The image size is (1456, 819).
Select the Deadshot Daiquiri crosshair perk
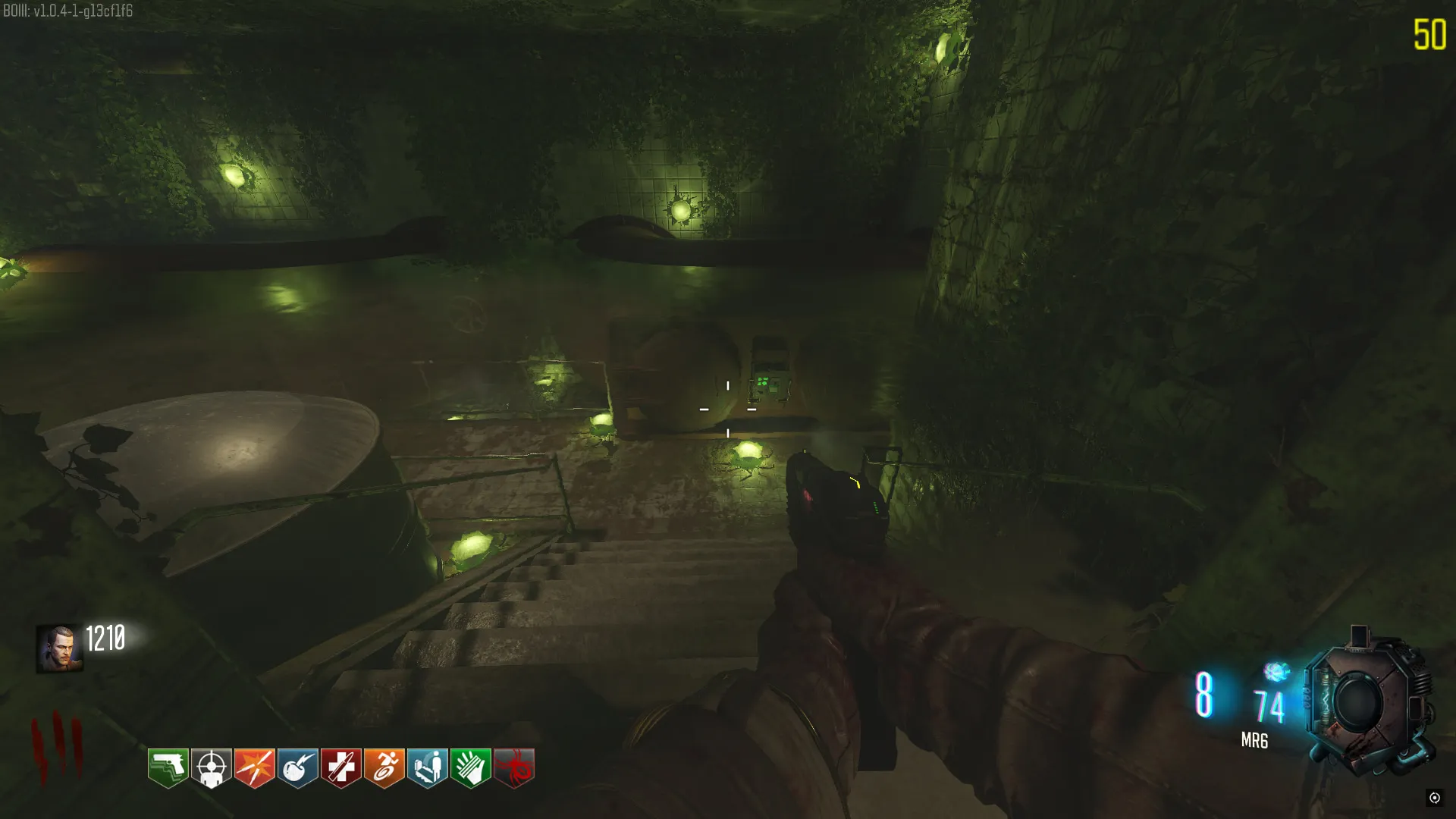[x=212, y=767]
